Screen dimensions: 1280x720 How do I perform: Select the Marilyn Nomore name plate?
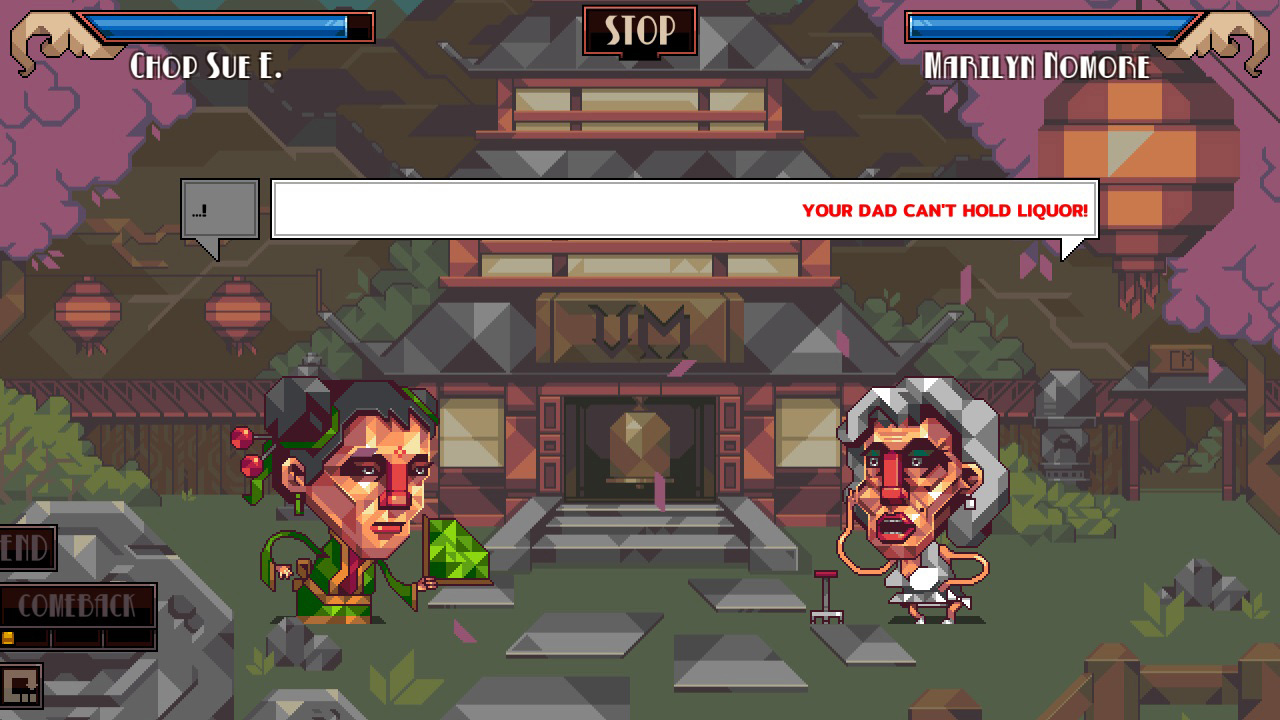click(1038, 66)
